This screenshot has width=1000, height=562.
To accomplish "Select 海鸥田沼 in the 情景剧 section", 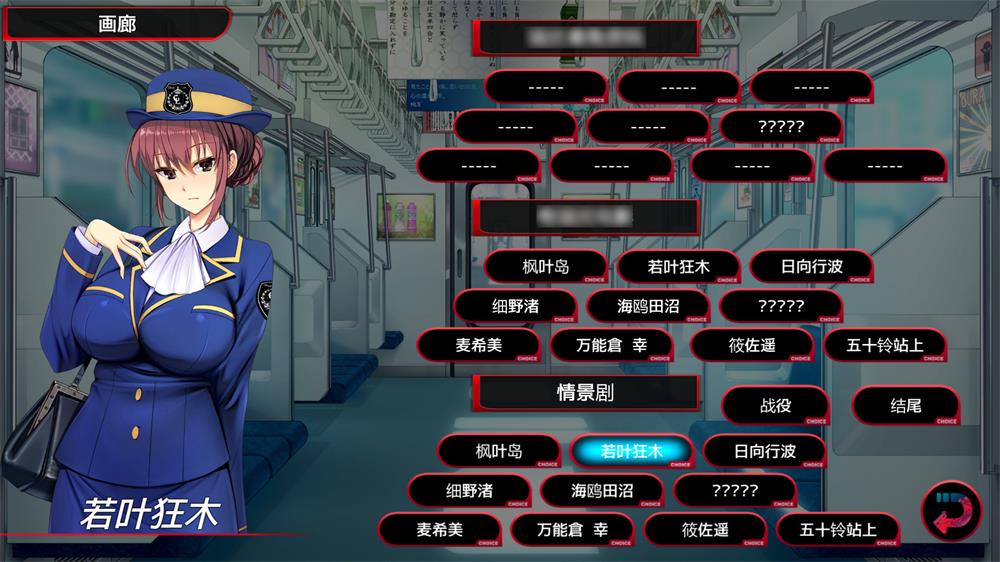I will [x=602, y=490].
